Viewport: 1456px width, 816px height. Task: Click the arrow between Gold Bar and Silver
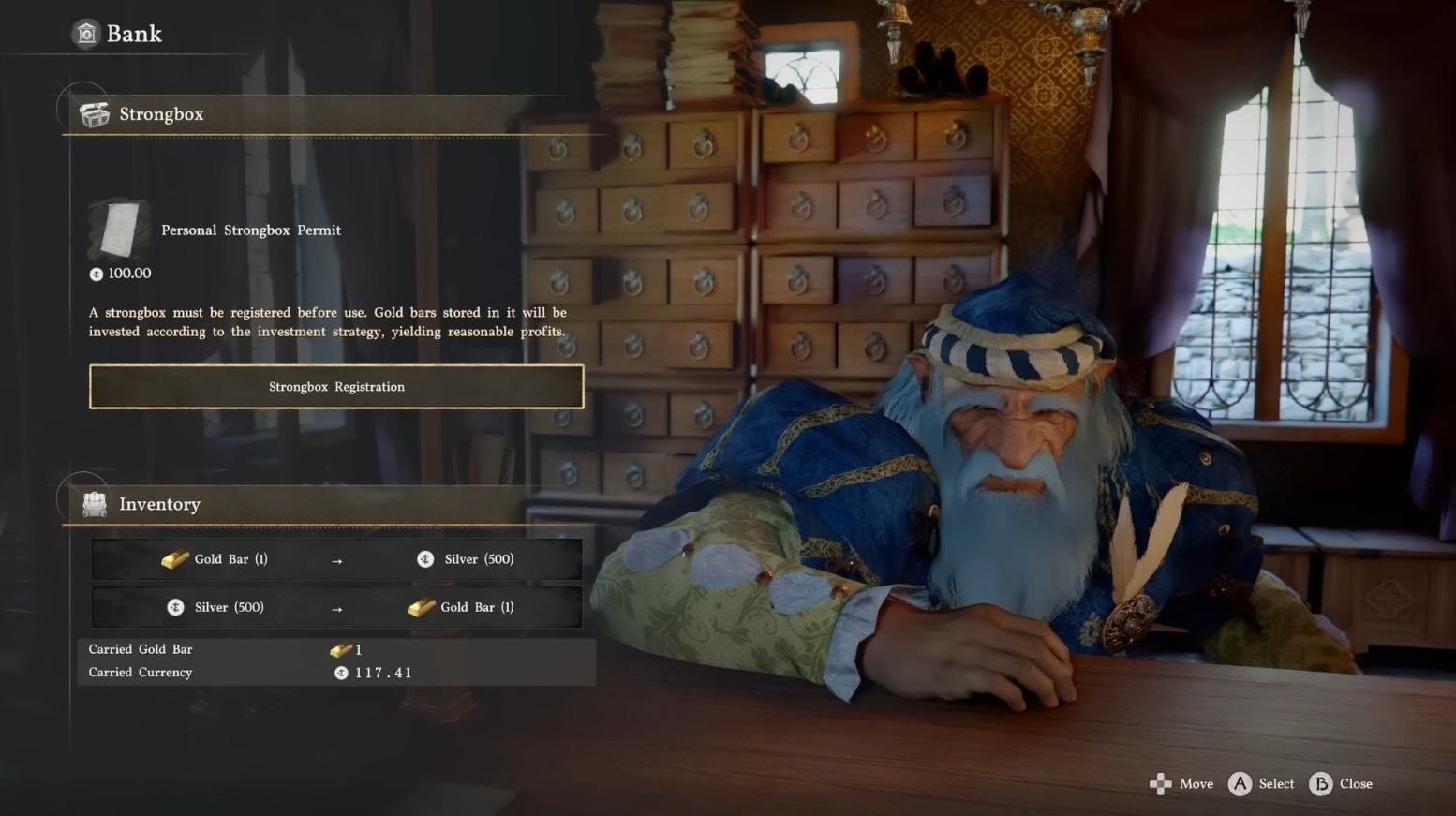[337, 558]
